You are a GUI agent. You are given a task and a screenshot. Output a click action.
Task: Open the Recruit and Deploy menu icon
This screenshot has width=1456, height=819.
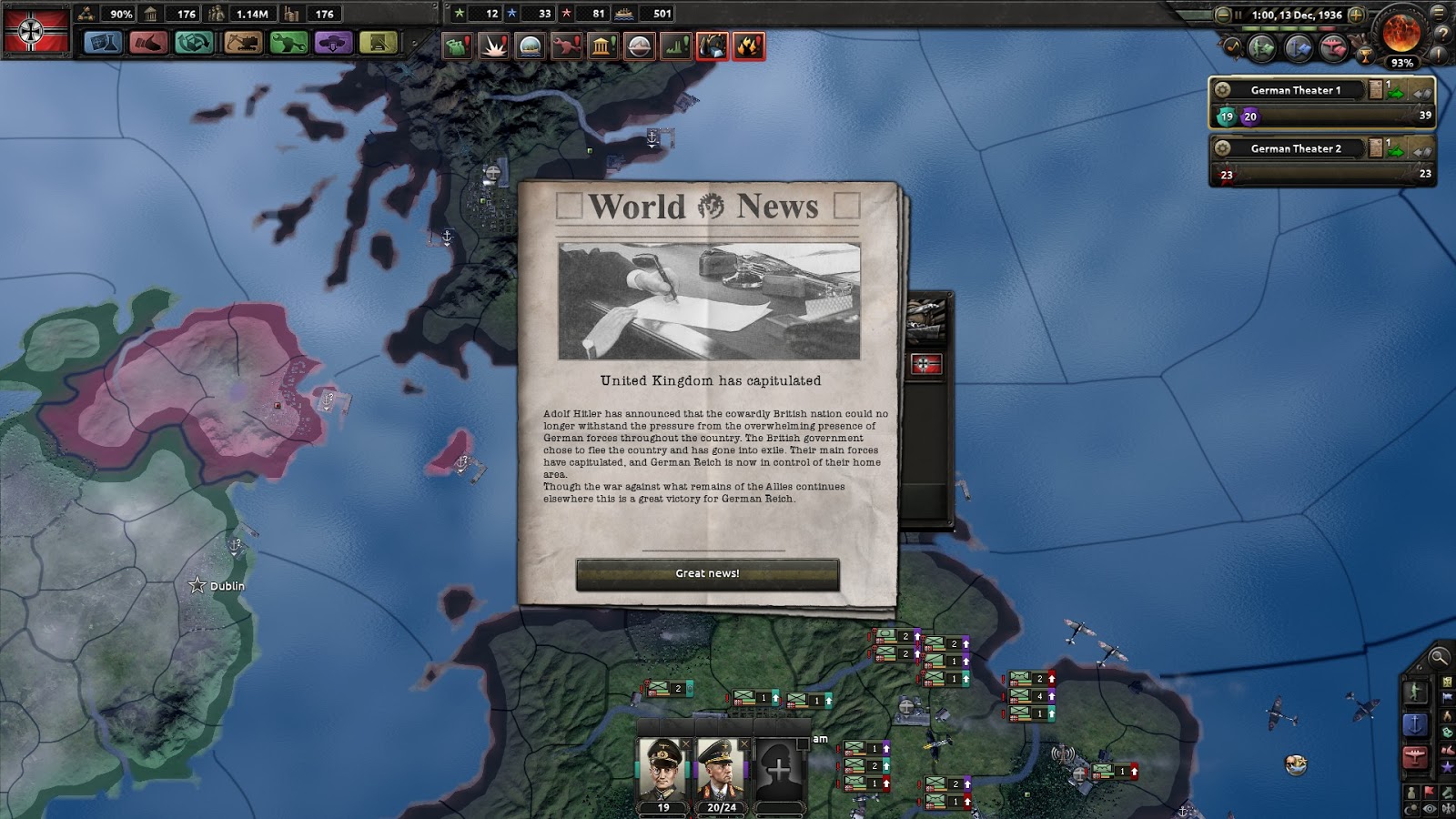(333, 43)
